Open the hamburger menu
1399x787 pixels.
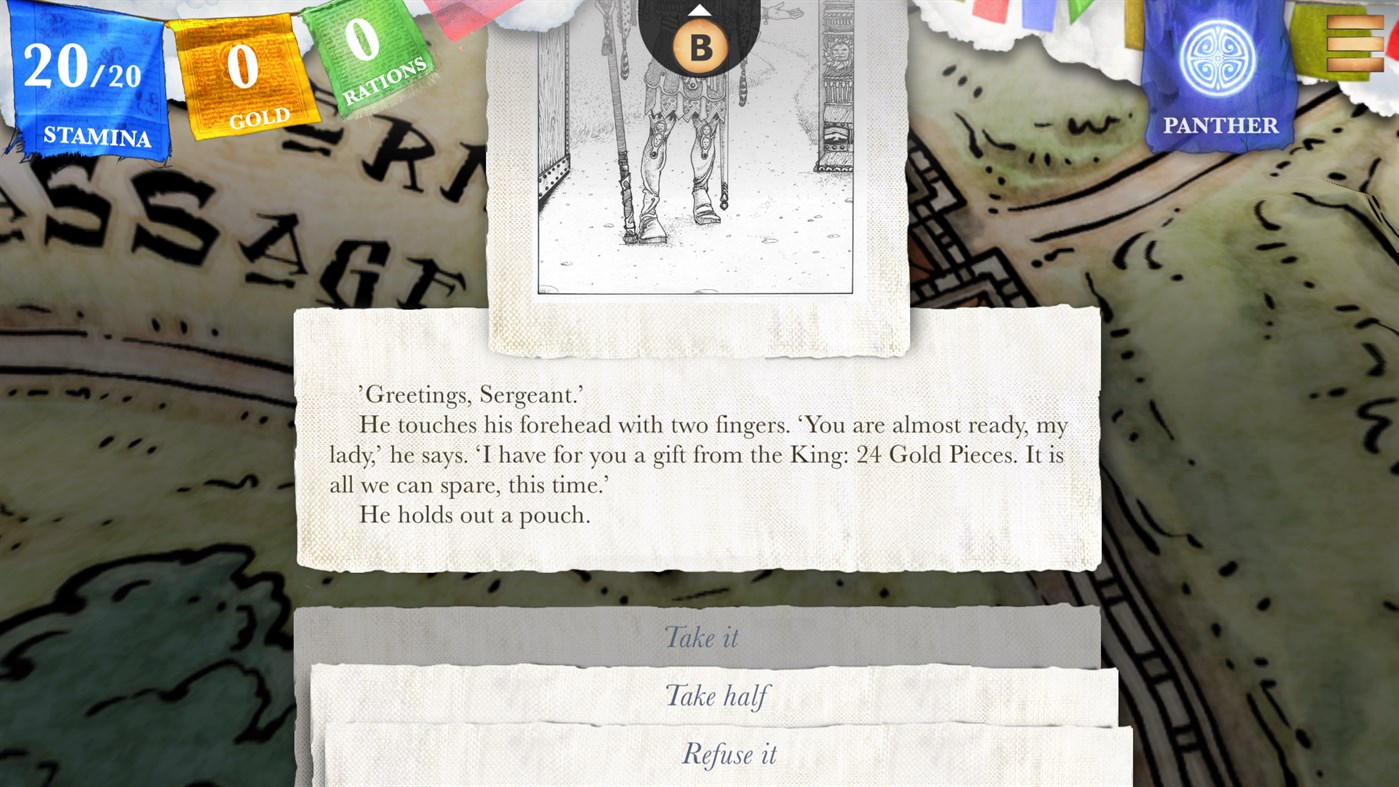click(x=1355, y=44)
